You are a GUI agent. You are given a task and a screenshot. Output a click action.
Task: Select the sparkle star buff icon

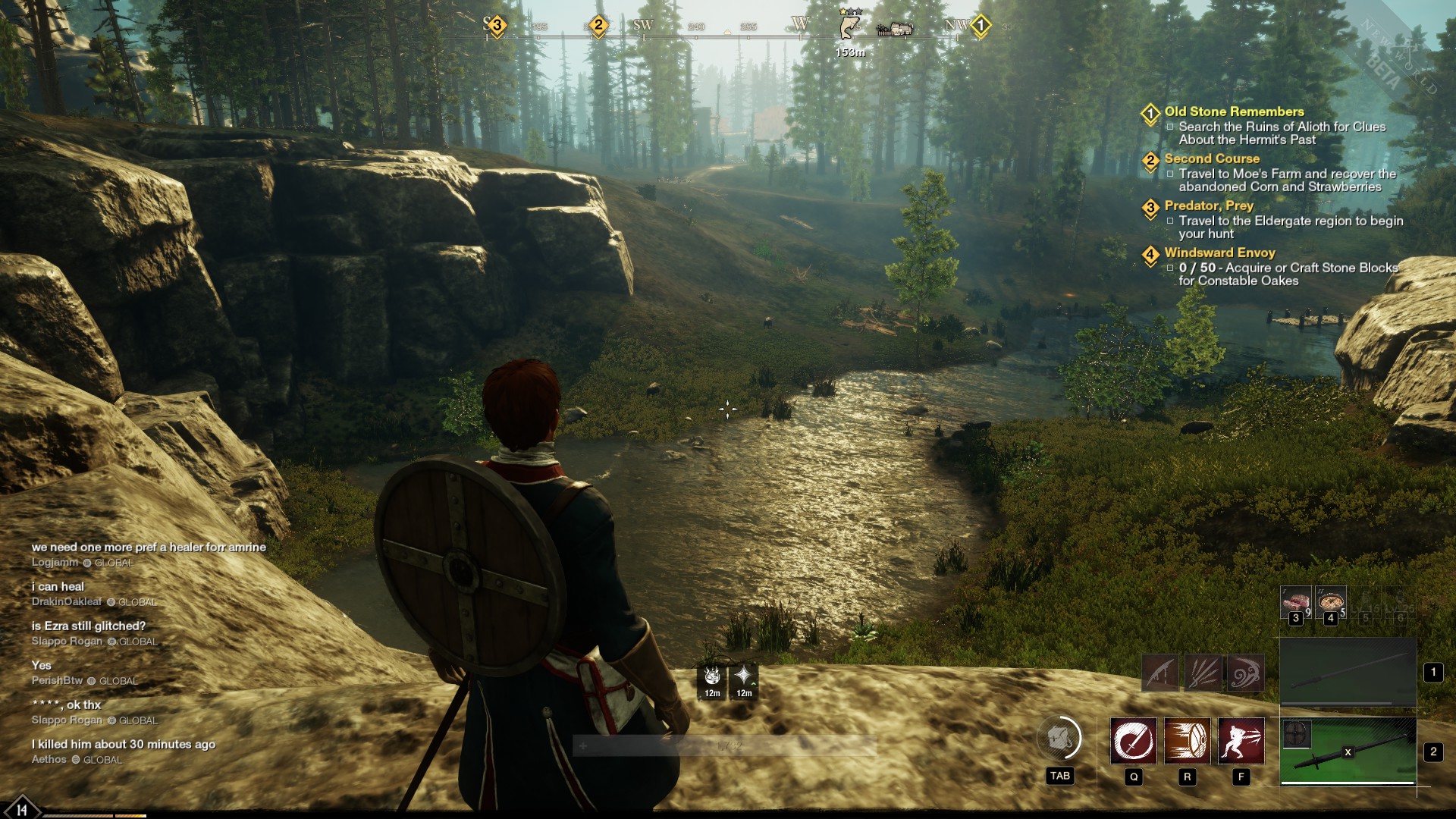744,676
